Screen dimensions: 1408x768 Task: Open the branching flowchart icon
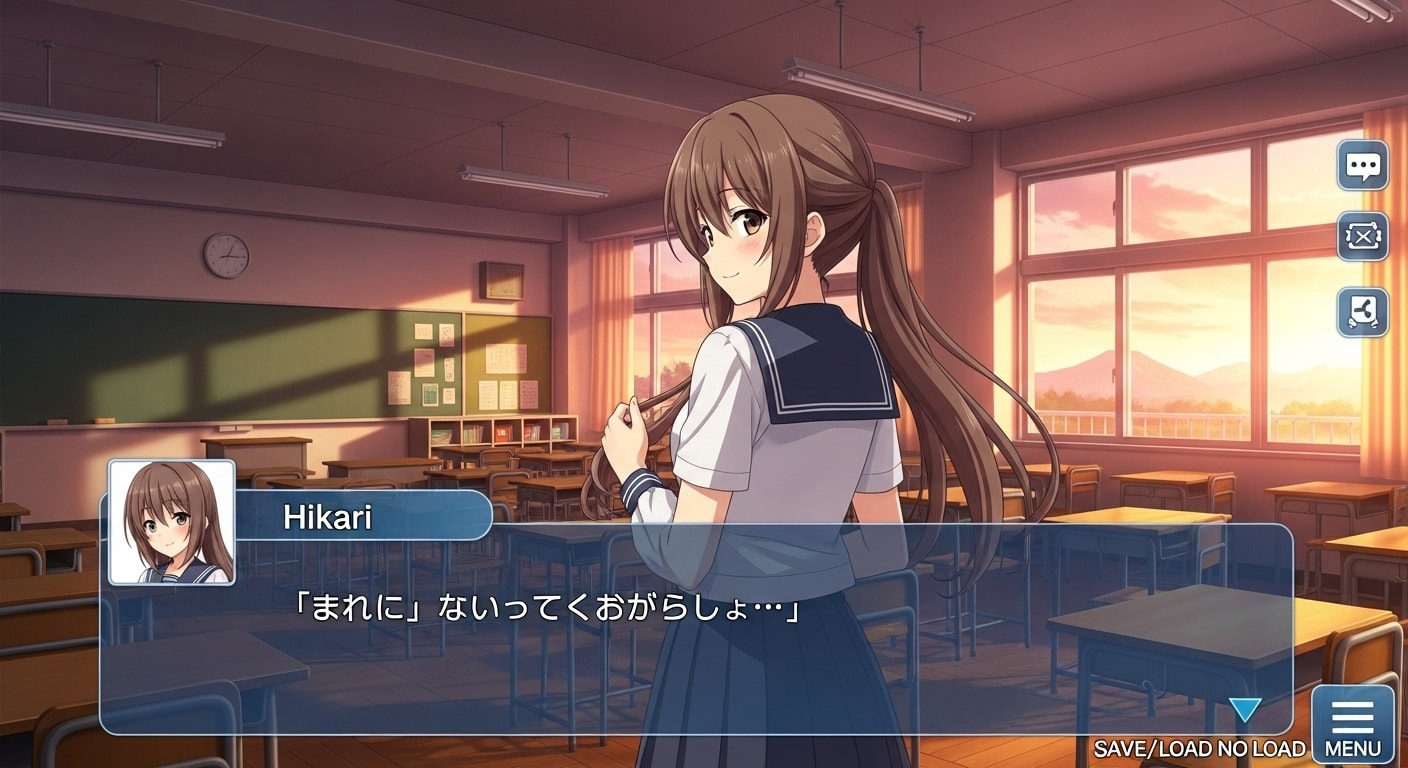tap(1362, 312)
